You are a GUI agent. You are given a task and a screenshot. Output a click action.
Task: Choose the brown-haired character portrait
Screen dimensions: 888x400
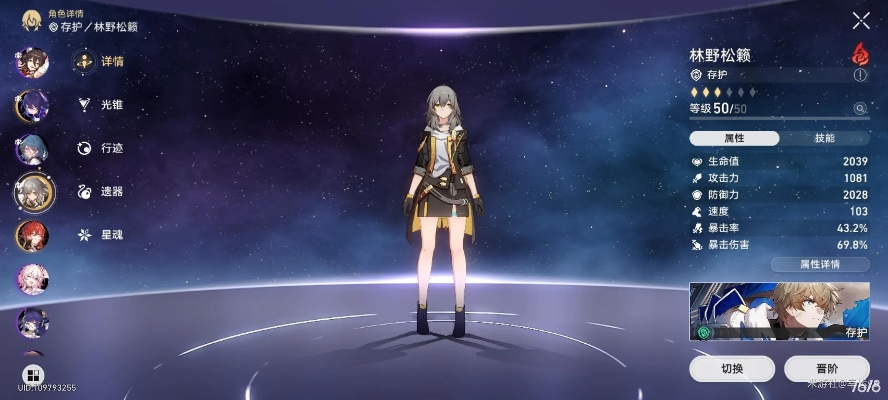click(x=31, y=62)
